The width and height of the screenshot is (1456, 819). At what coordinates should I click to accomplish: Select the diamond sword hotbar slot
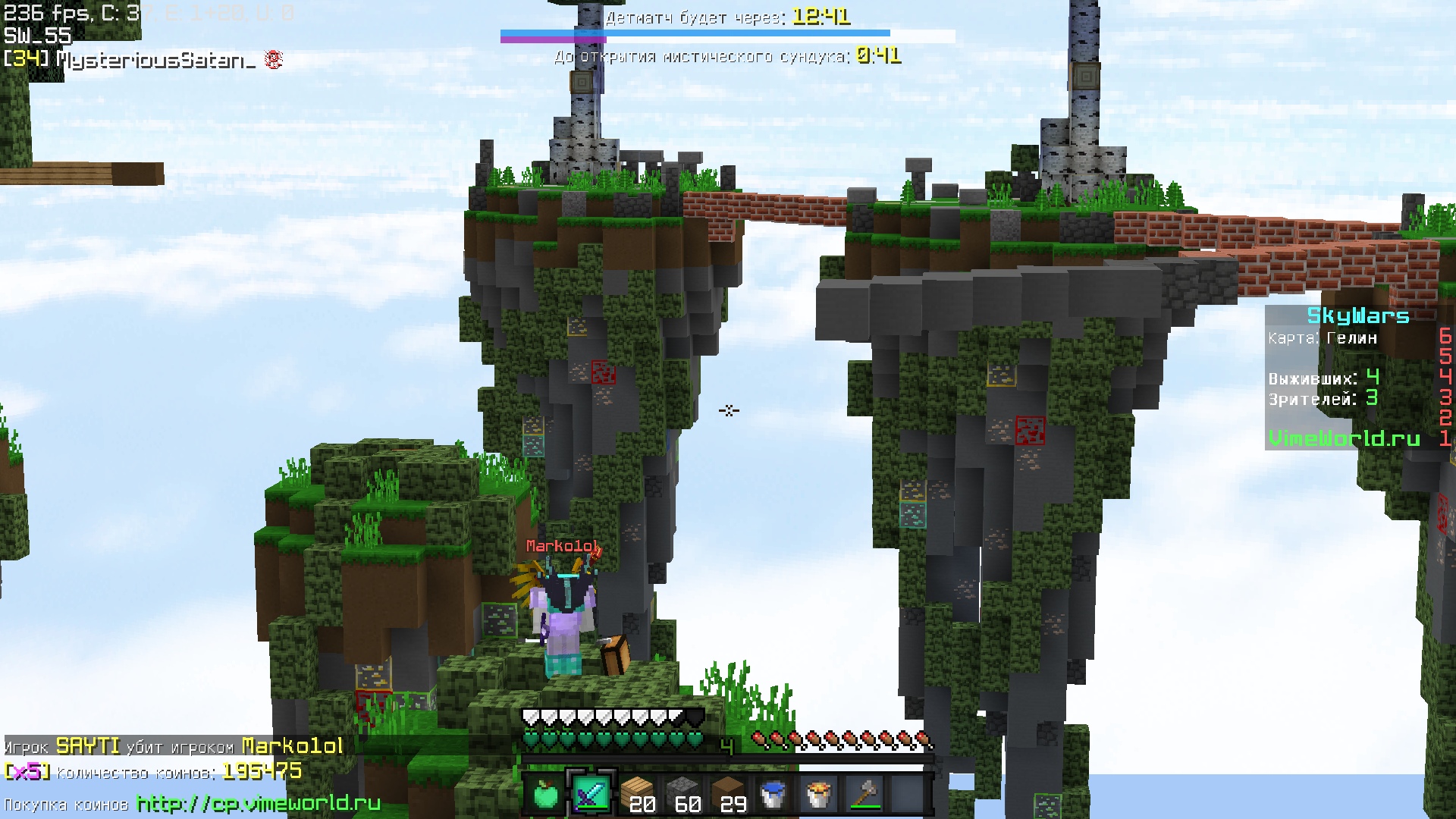(591, 794)
